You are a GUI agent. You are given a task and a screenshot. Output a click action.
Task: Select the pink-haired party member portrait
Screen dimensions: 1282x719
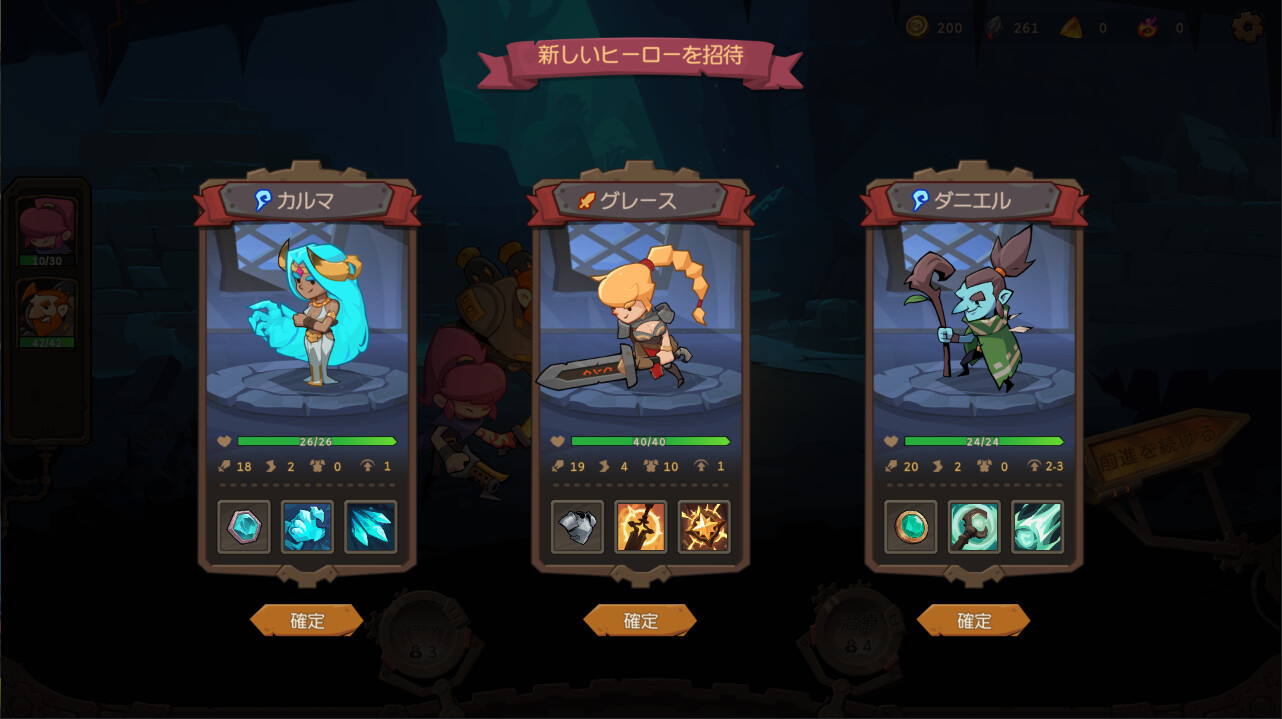47,227
